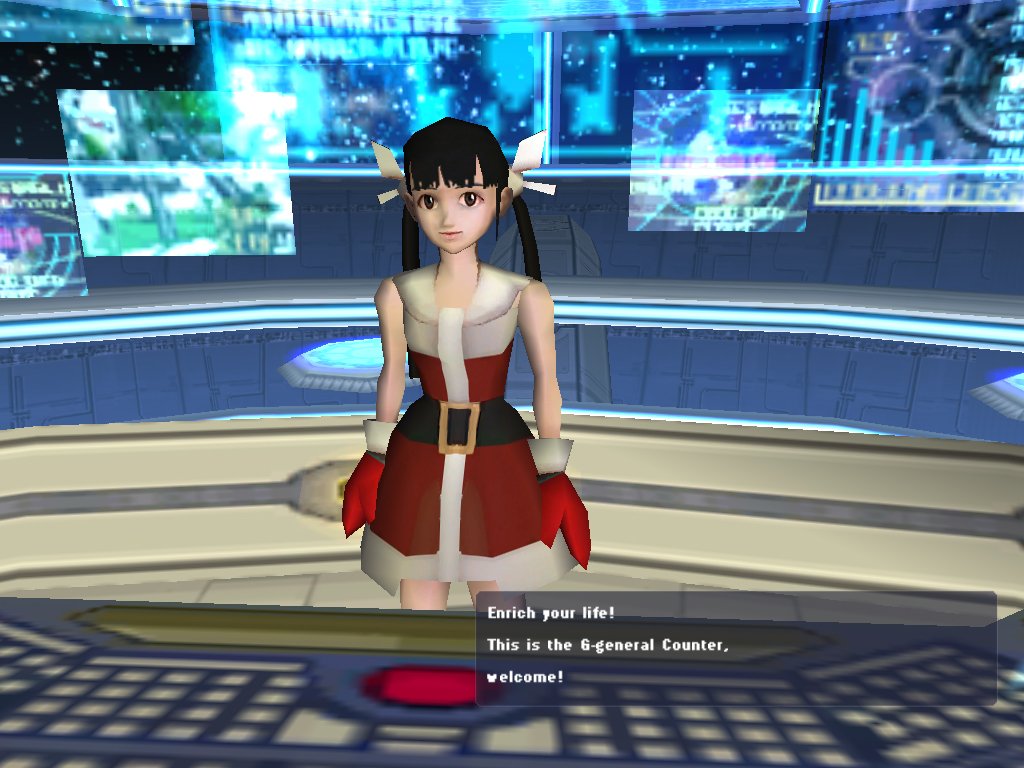Screen dimensions: 1024x768
Task: Advance the G-general Counter welcome dialogue box
Action: coord(735,648)
